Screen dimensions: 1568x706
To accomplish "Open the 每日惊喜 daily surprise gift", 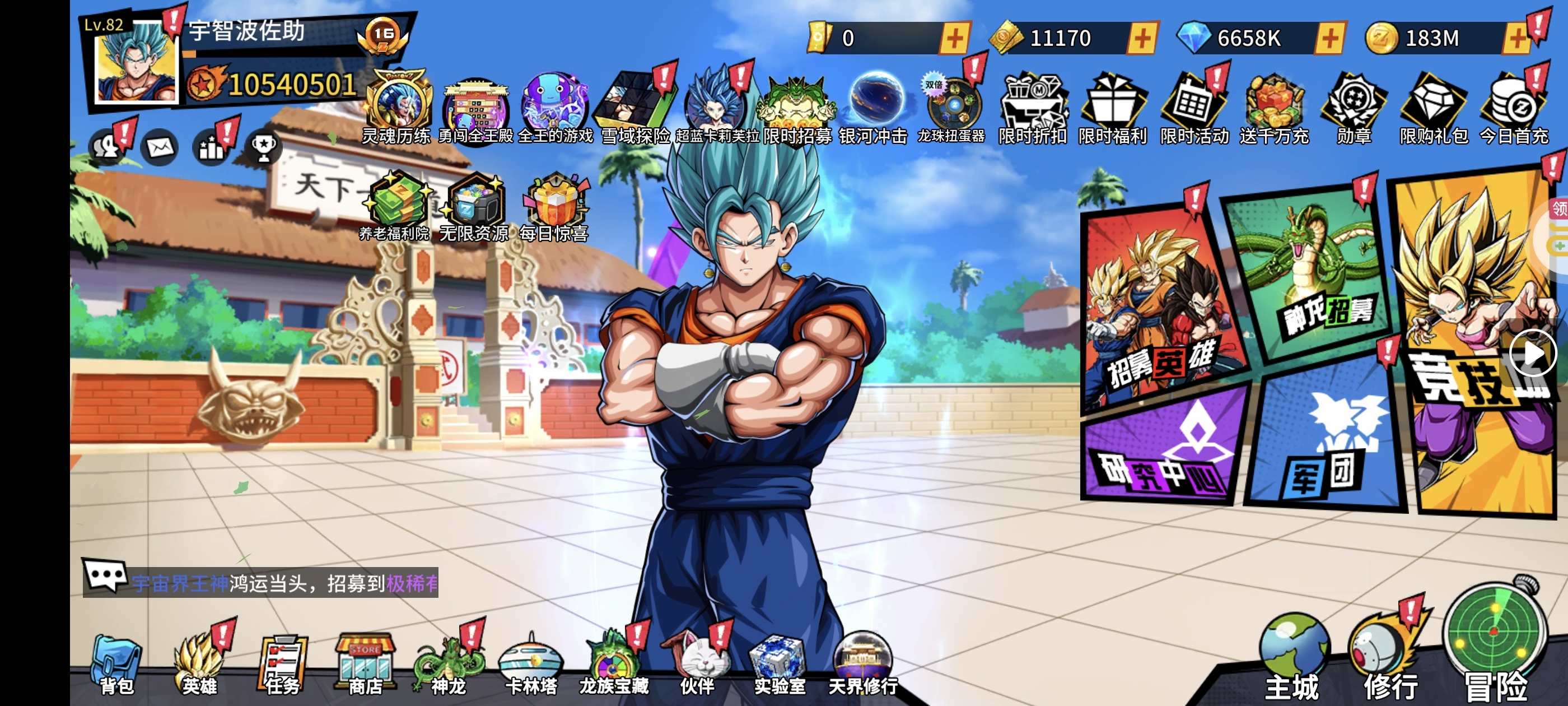I will [x=553, y=207].
